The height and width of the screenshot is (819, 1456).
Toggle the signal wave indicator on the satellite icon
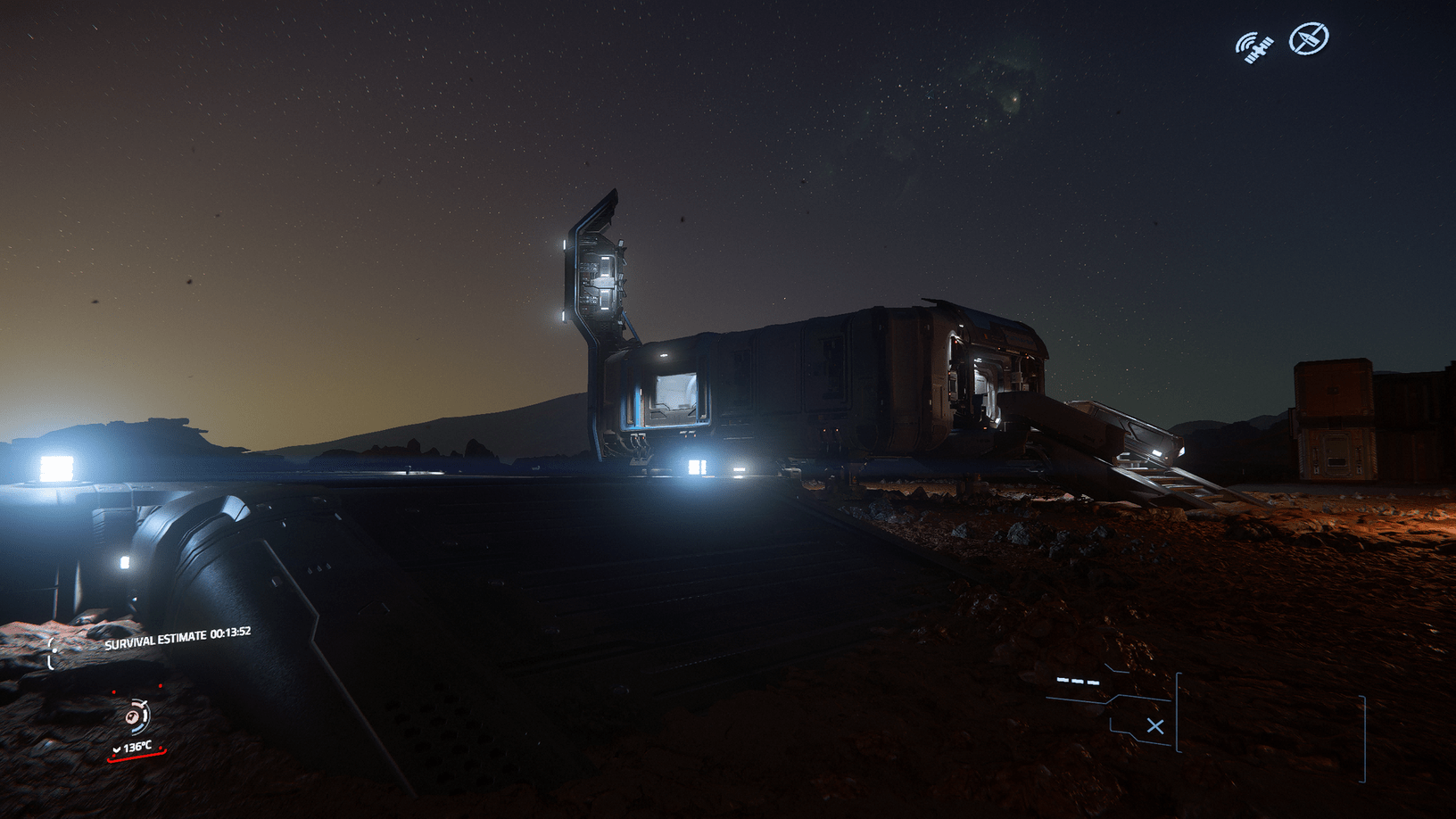(x=1243, y=39)
